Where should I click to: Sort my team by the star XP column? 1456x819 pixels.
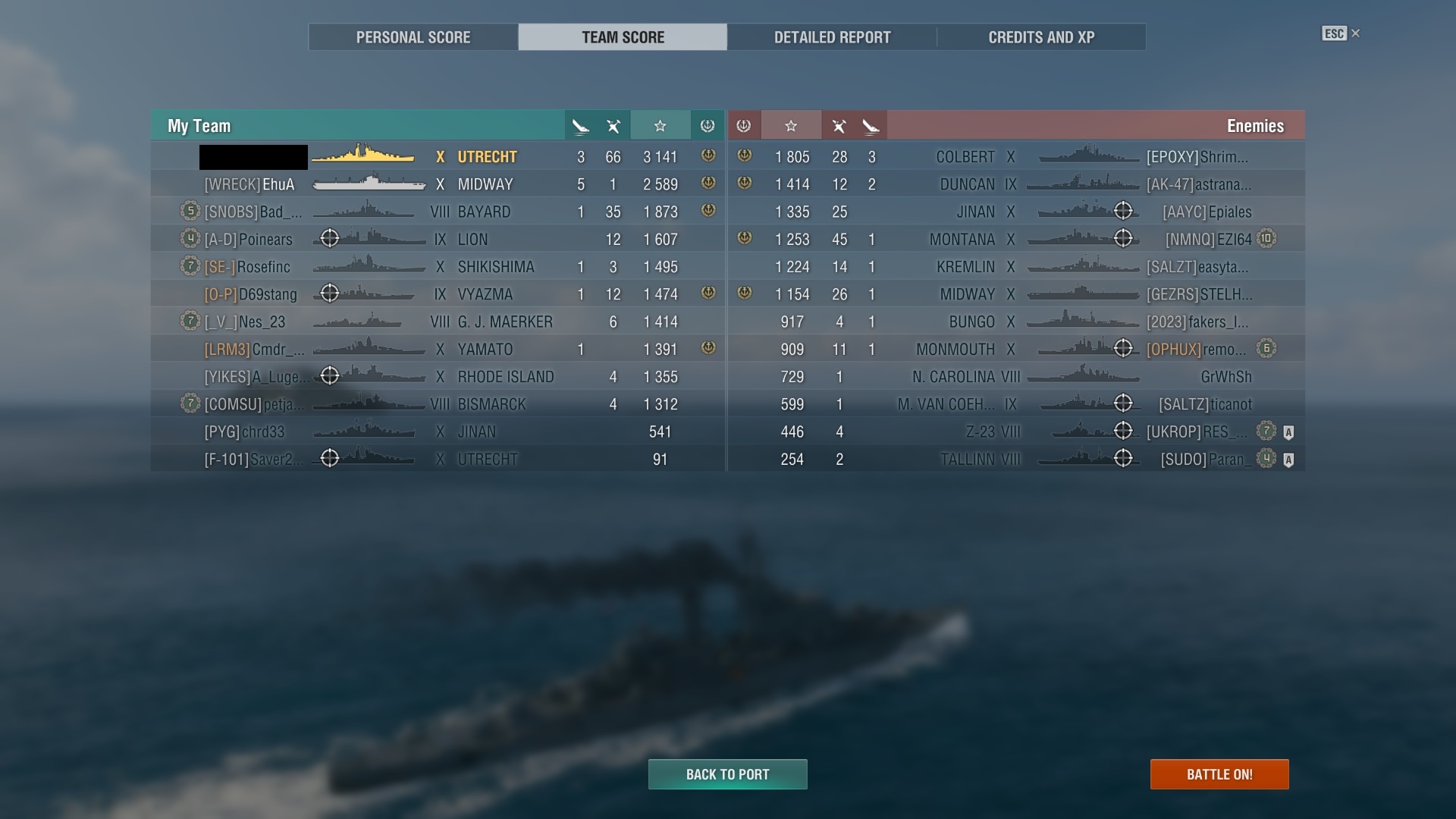660,126
